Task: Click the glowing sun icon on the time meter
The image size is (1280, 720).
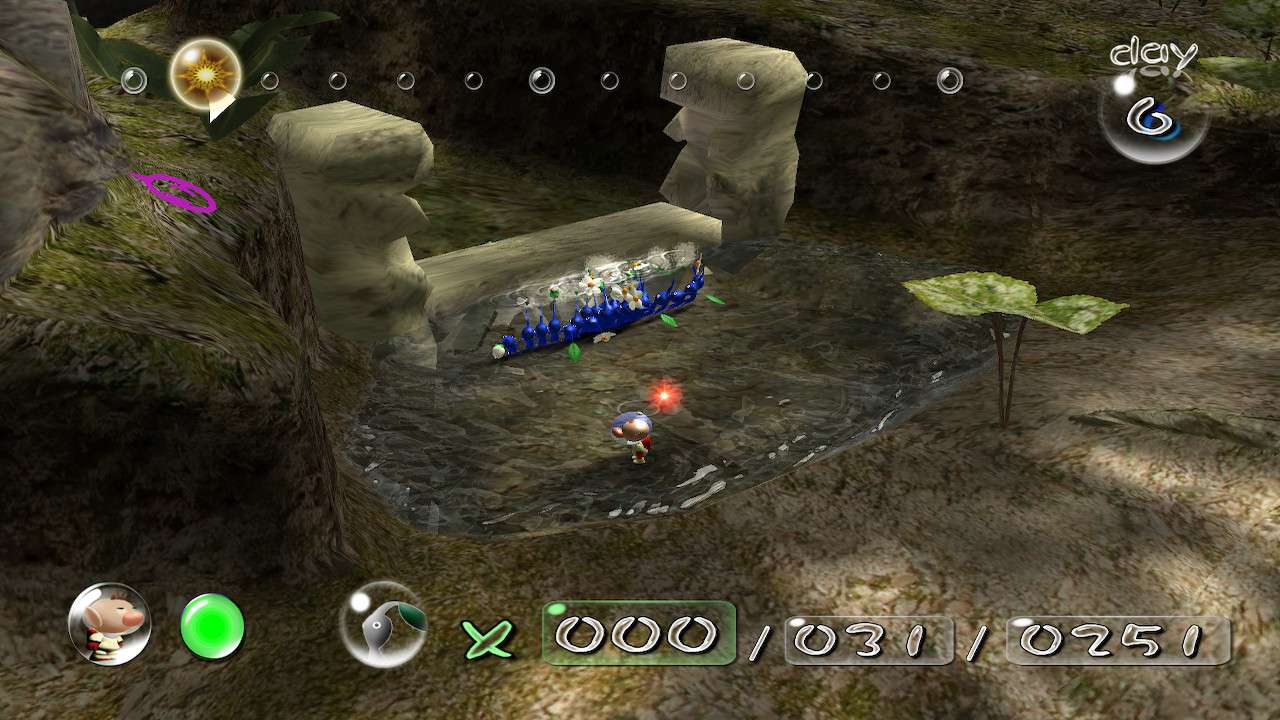Action: tap(207, 76)
